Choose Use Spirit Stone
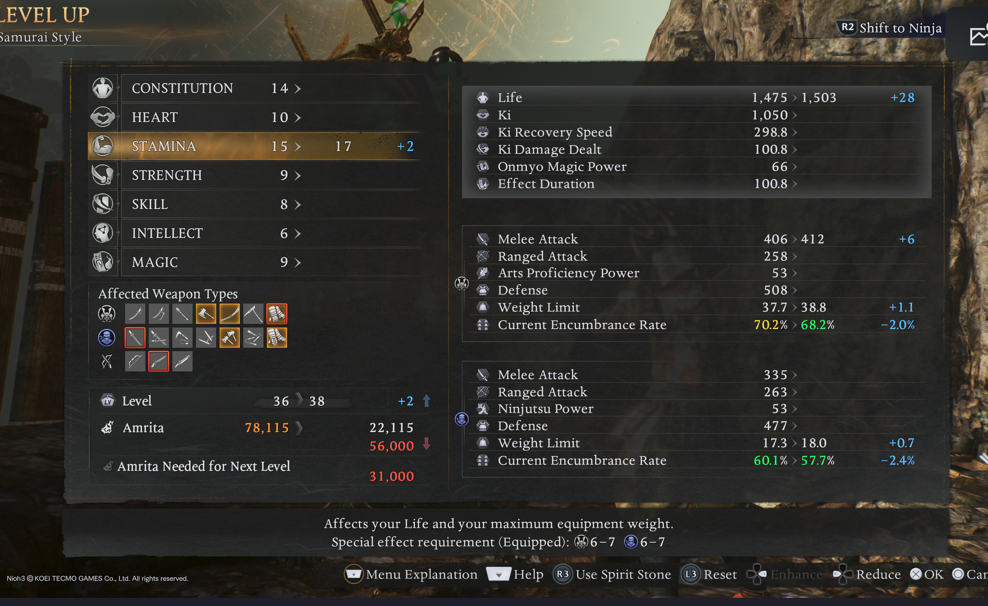 click(x=612, y=574)
